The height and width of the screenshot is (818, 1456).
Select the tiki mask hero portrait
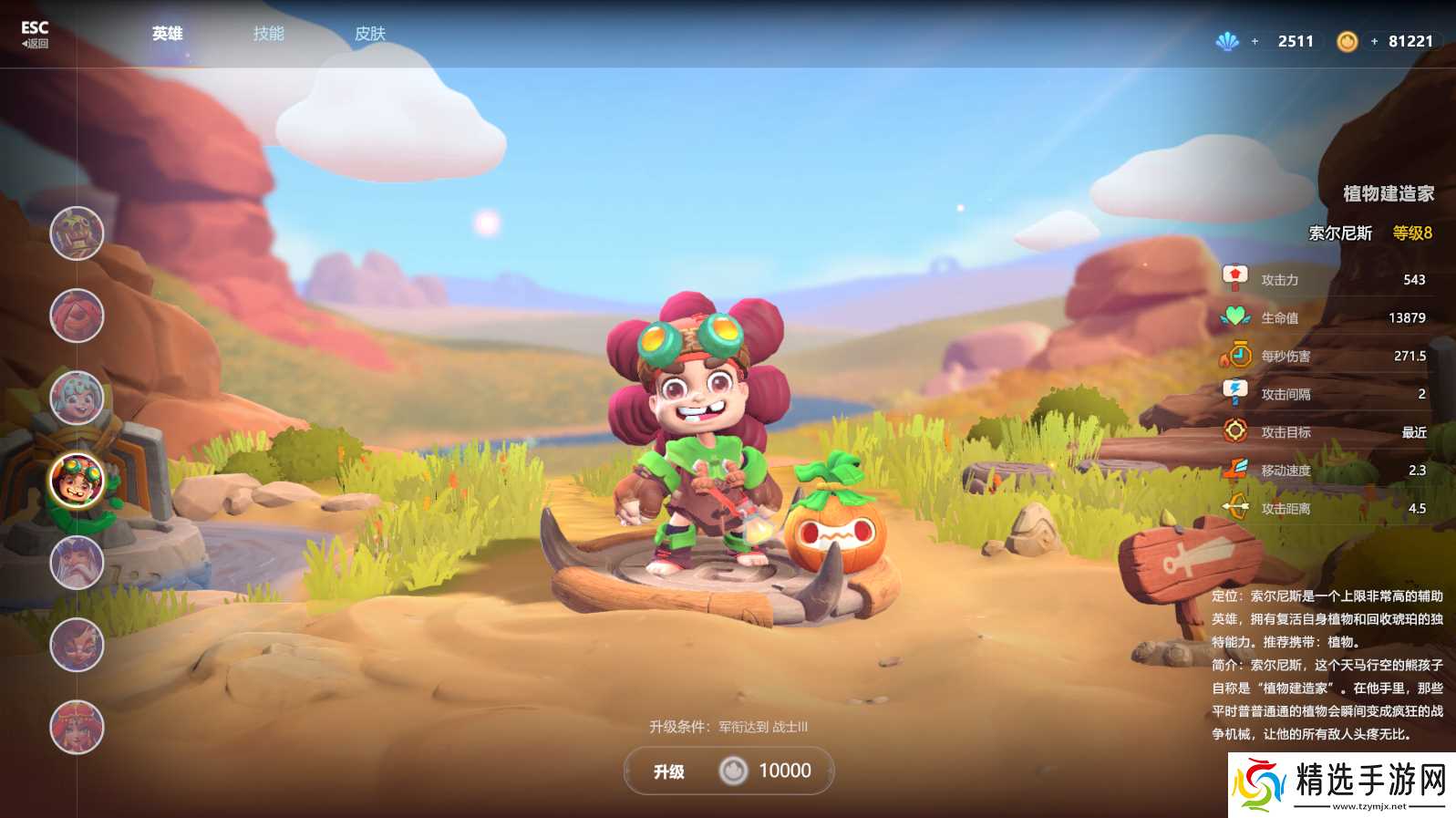[x=77, y=233]
